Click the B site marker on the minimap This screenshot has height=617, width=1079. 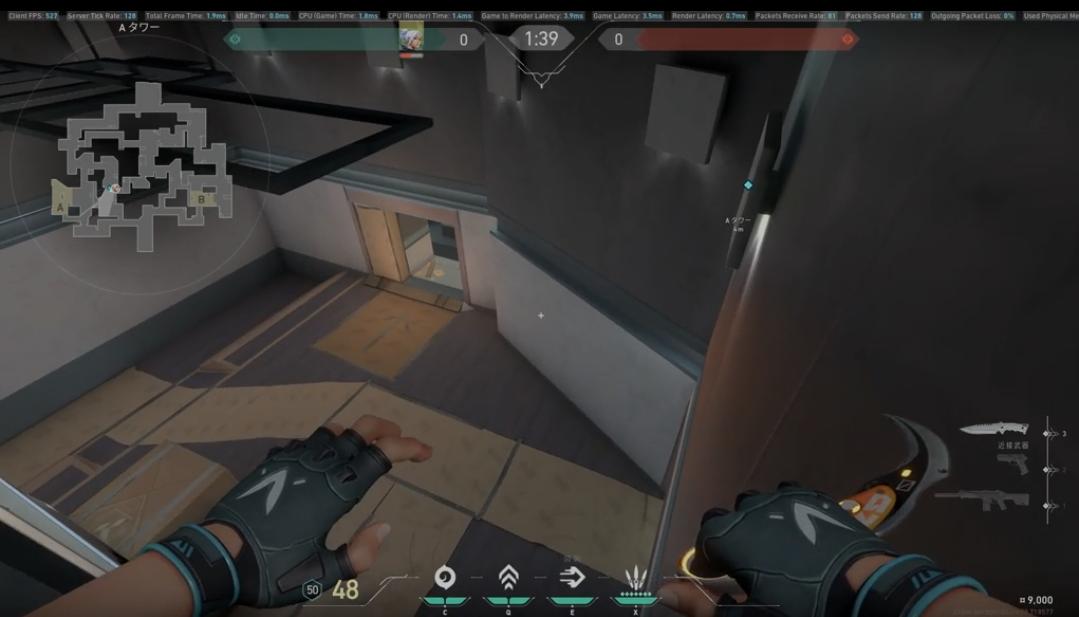point(201,198)
